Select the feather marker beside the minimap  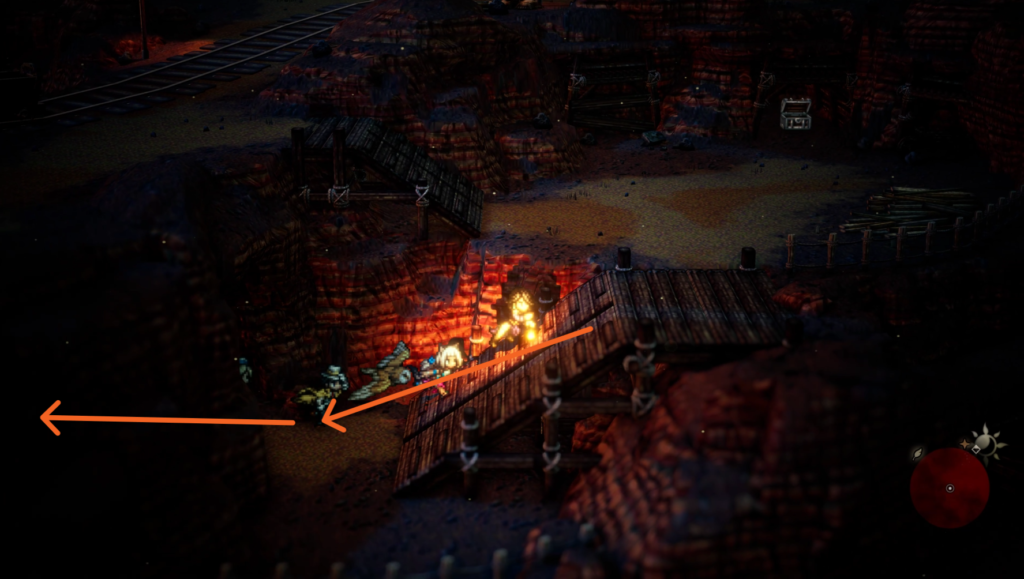click(x=919, y=453)
